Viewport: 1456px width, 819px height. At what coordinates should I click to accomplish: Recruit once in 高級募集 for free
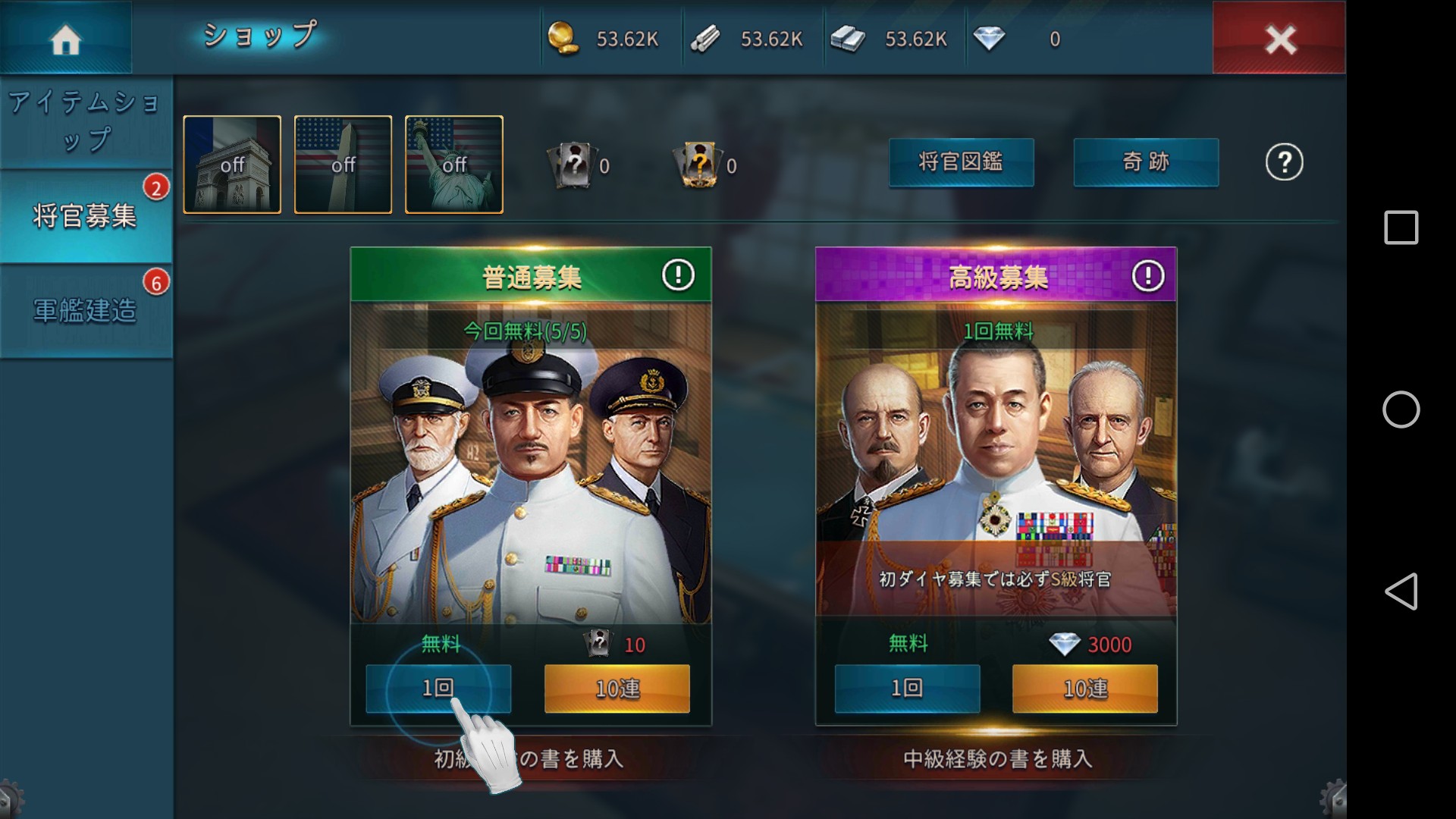coord(907,689)
